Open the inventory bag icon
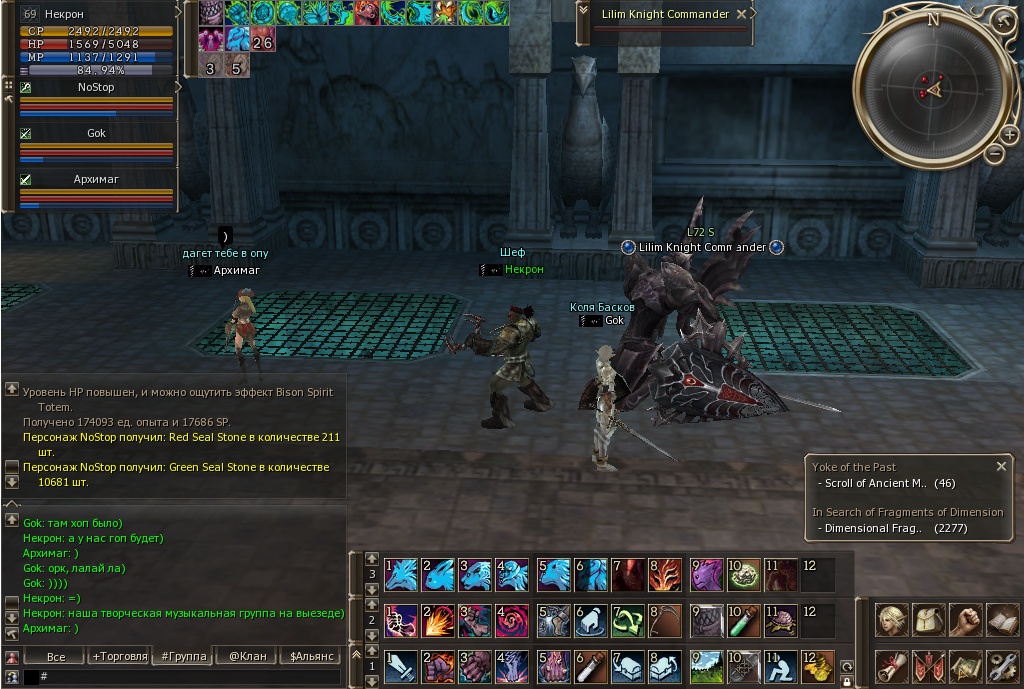1024x689 pixels. pos(929,621)
